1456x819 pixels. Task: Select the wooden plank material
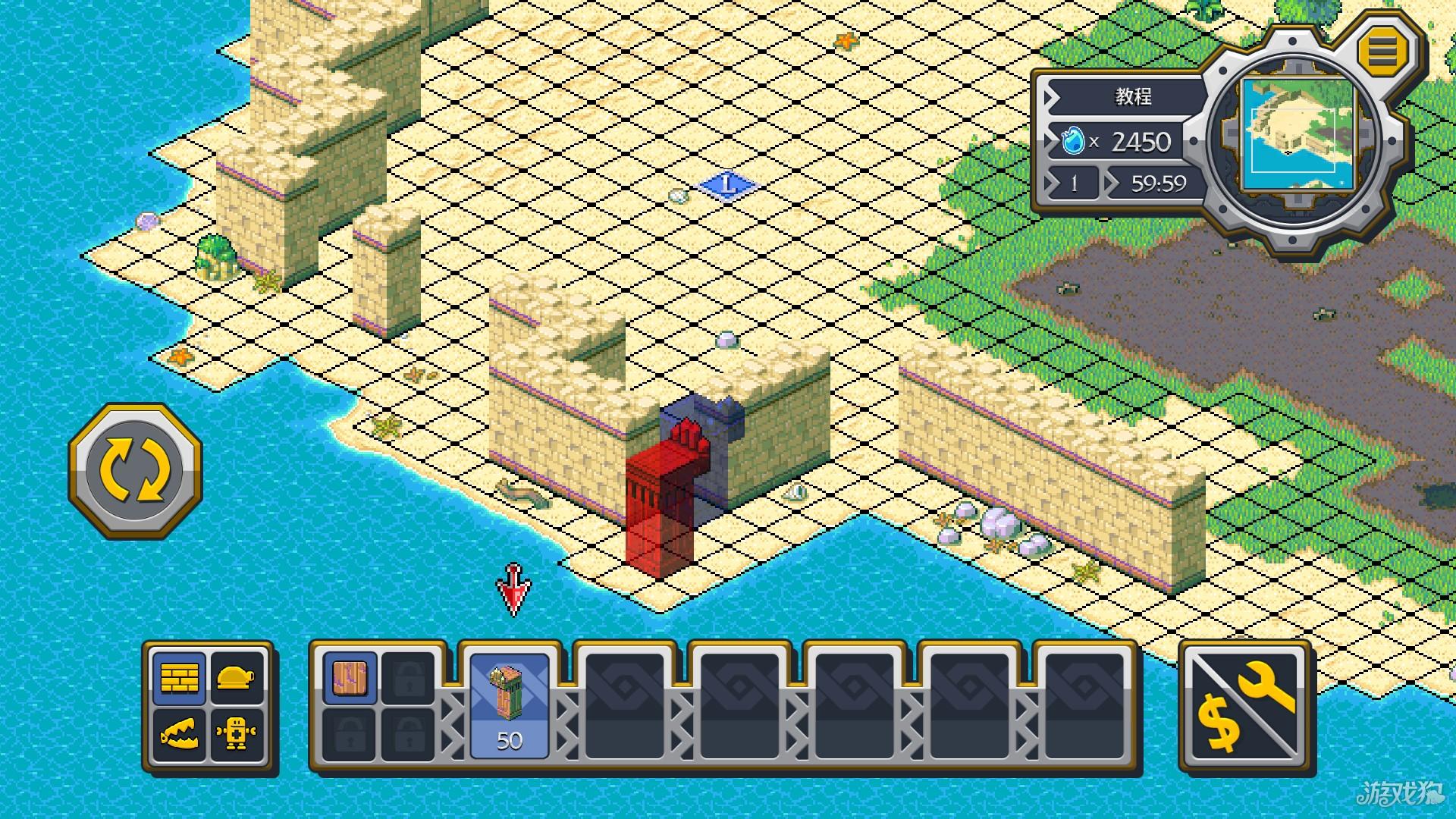tap(350, 677)
